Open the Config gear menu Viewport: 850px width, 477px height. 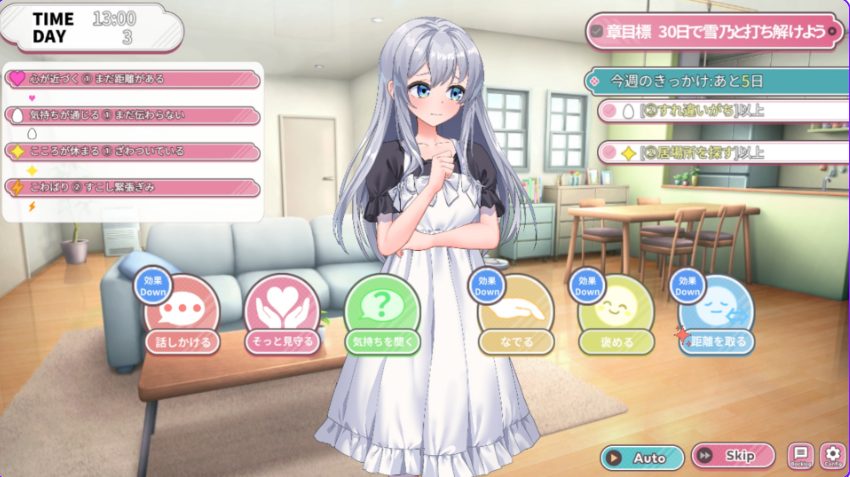(833, 456)
